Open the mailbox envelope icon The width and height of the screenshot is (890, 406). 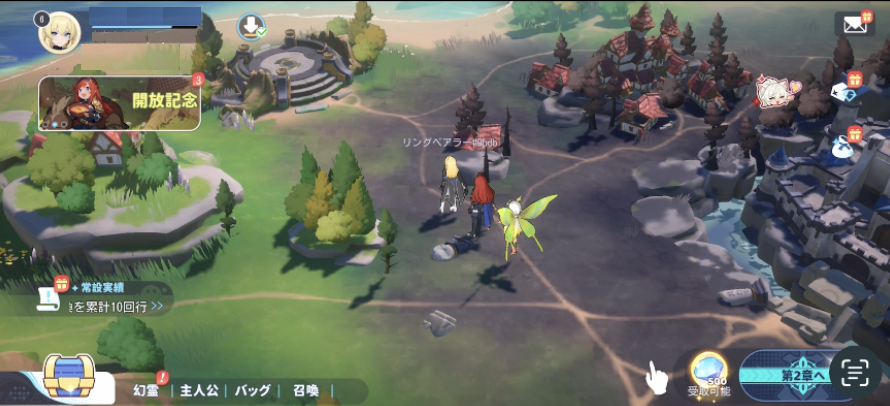[853, 25]
